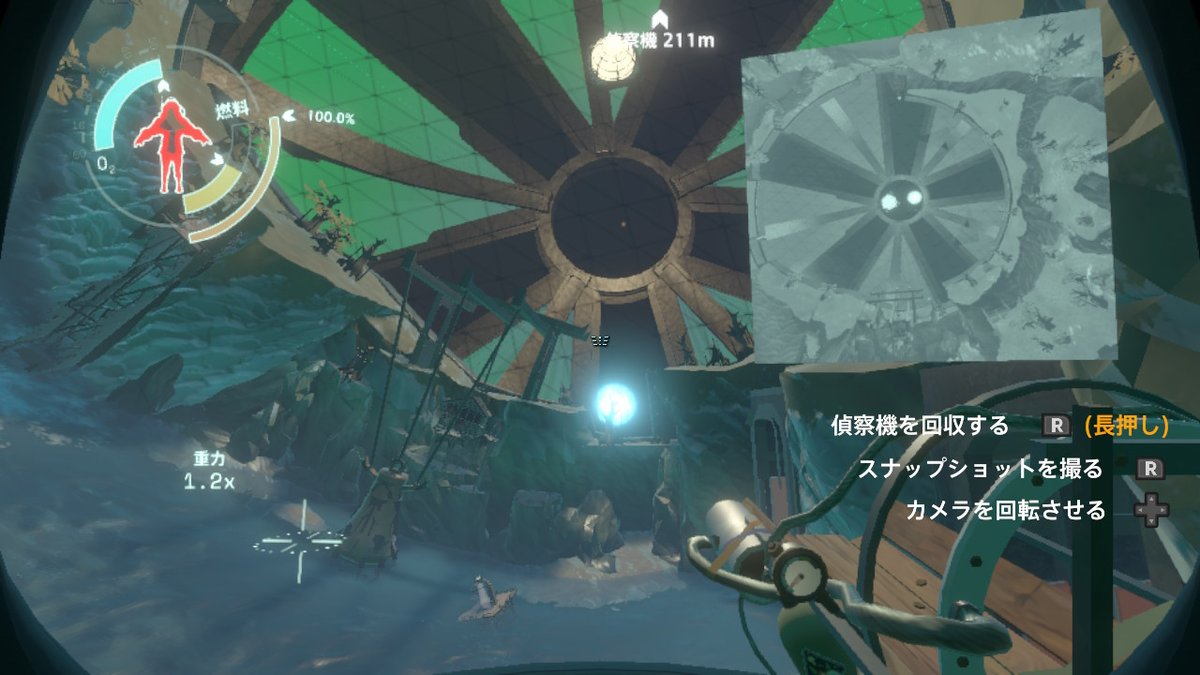Select the red spacesuit status figure

(x=167, y=146)
